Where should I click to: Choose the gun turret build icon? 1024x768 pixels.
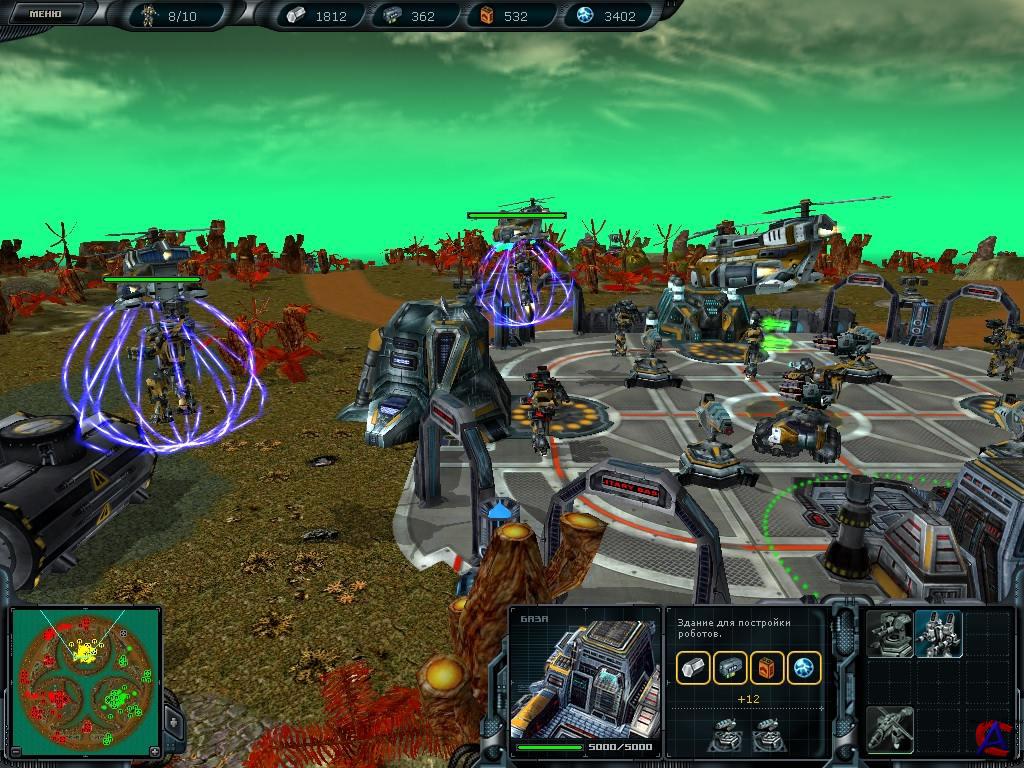(889, 634)
